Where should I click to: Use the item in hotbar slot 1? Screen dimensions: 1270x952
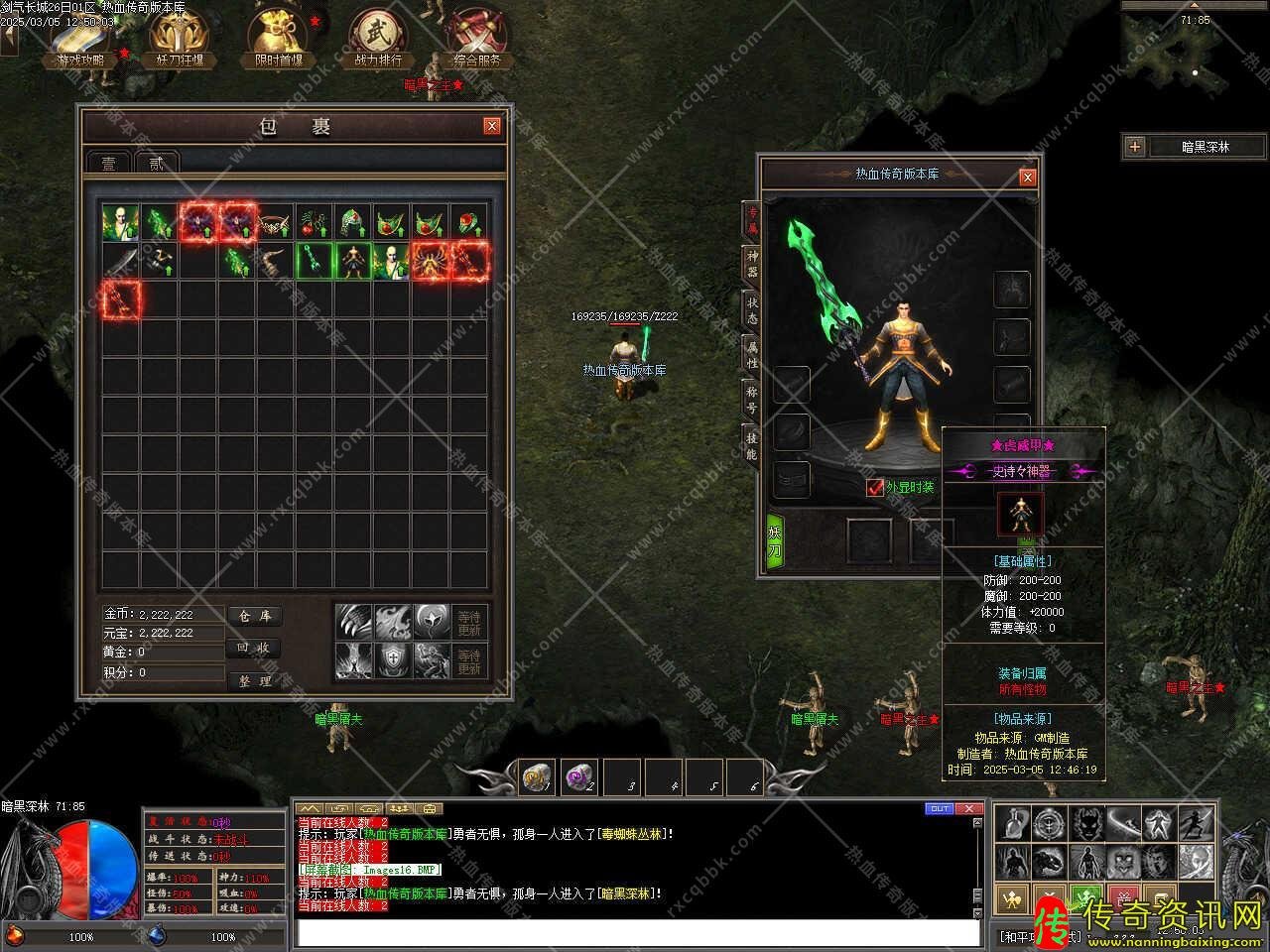pos(538,776)
